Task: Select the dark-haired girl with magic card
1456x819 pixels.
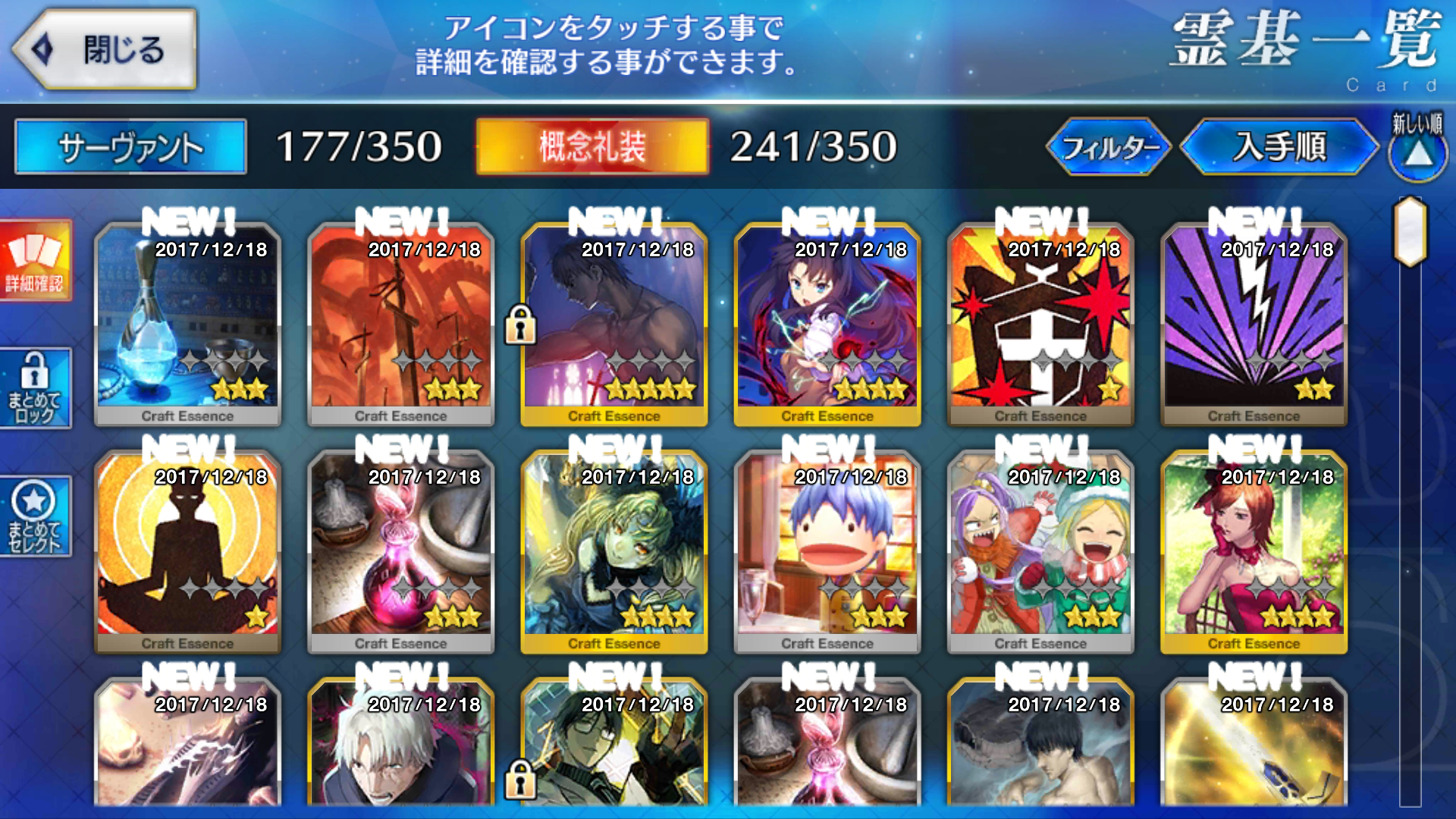Action: tap(827, 322)
